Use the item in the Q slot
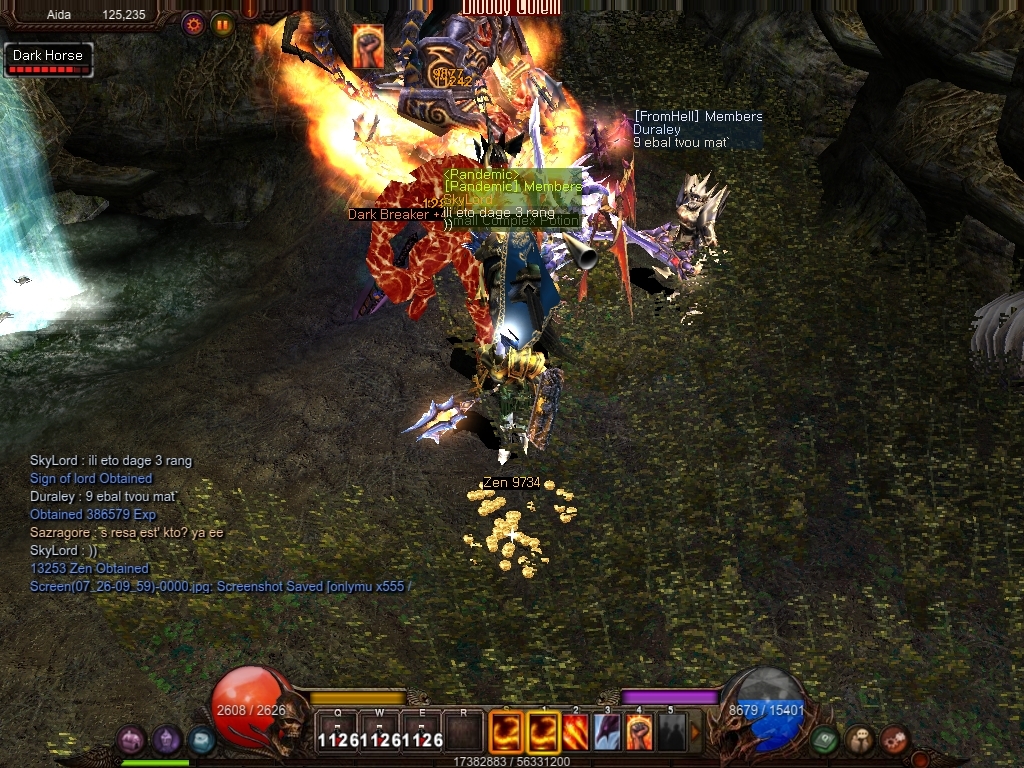This screenshot has width=1024, height=768. (337, 732)
